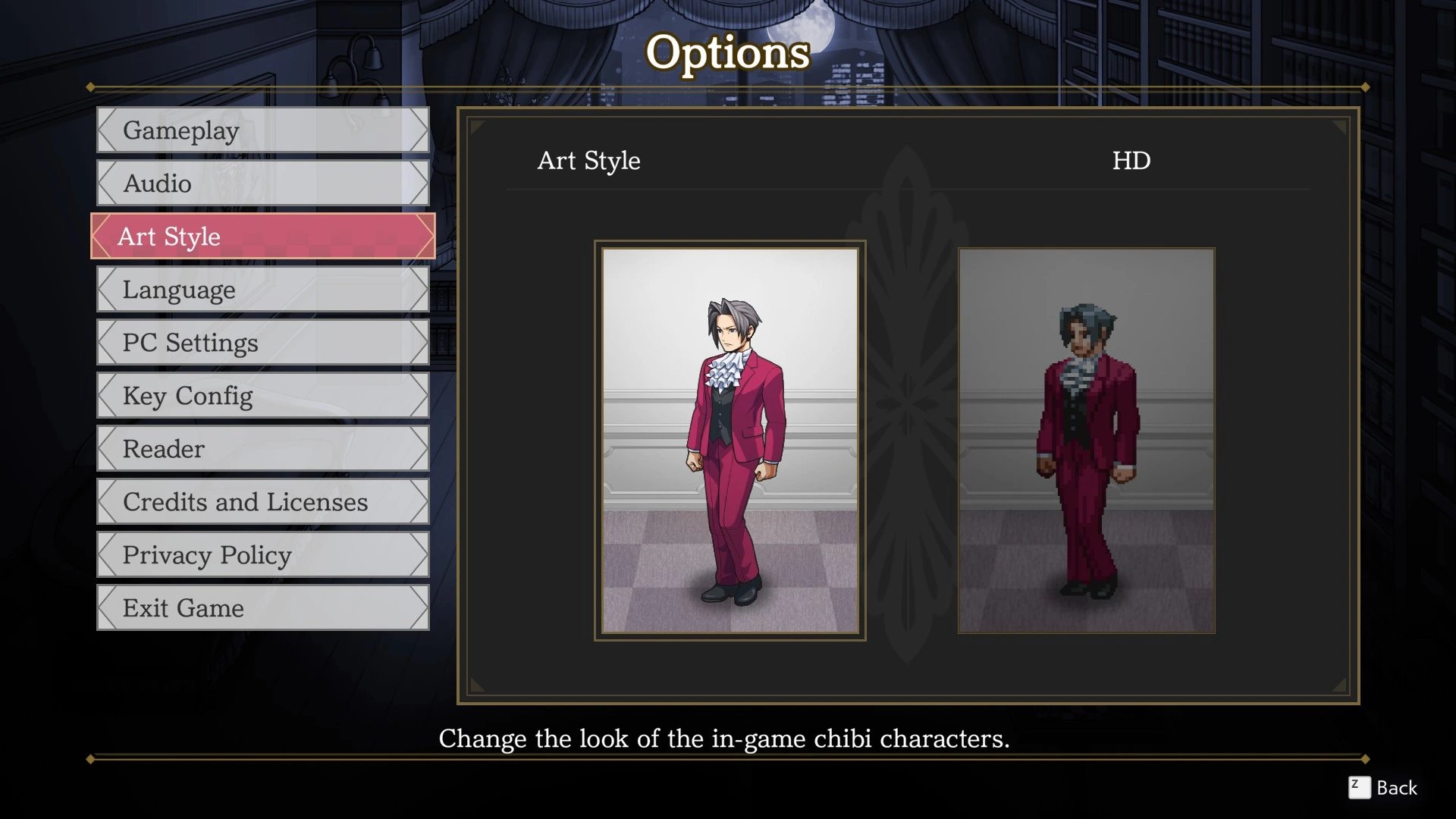
Task: Choose the HD chibi art preview
Action: (x=730, y=441)
